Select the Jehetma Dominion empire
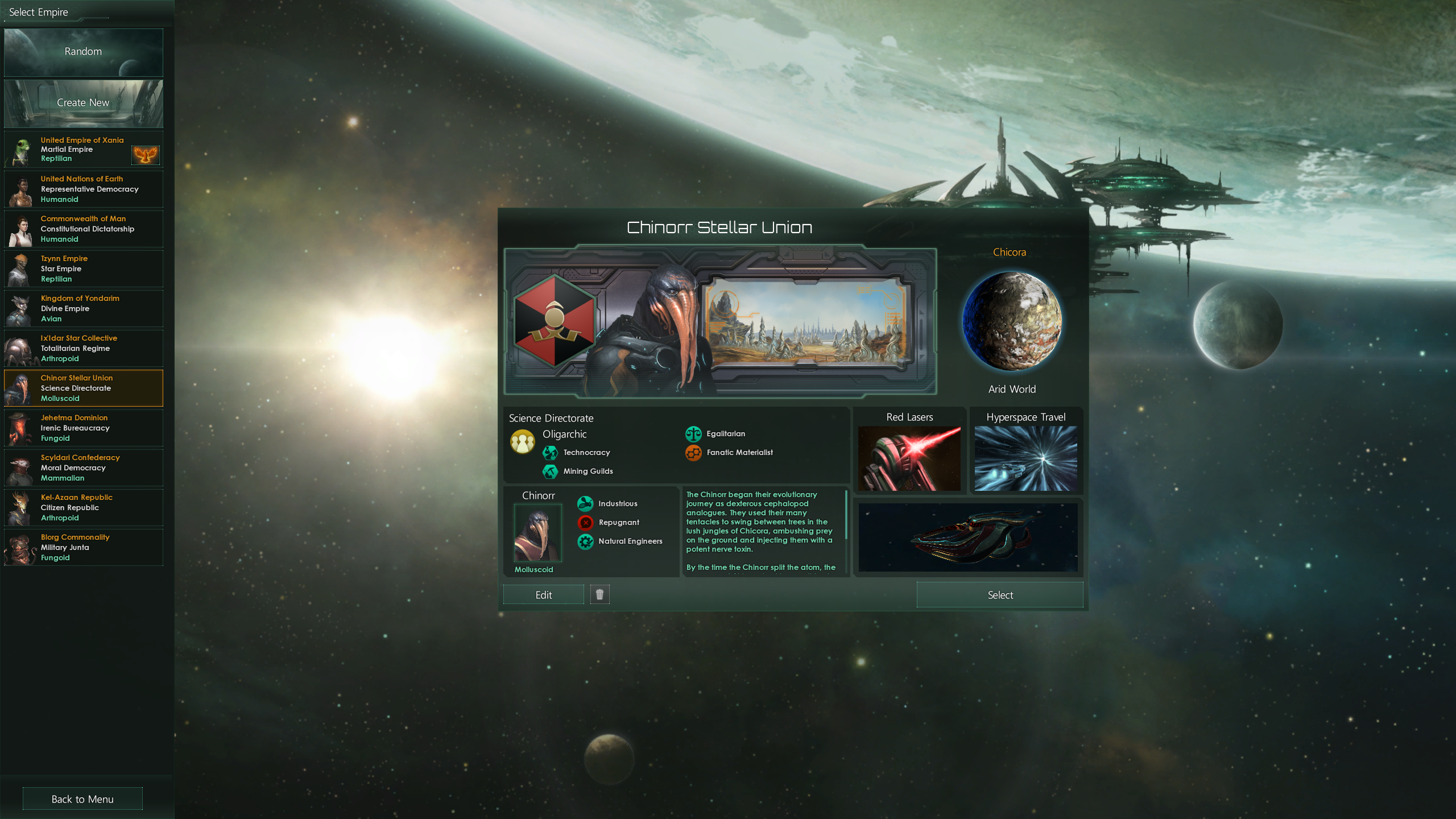The image size is (1456, 819). pyautogui.click(x=83, y=428)
